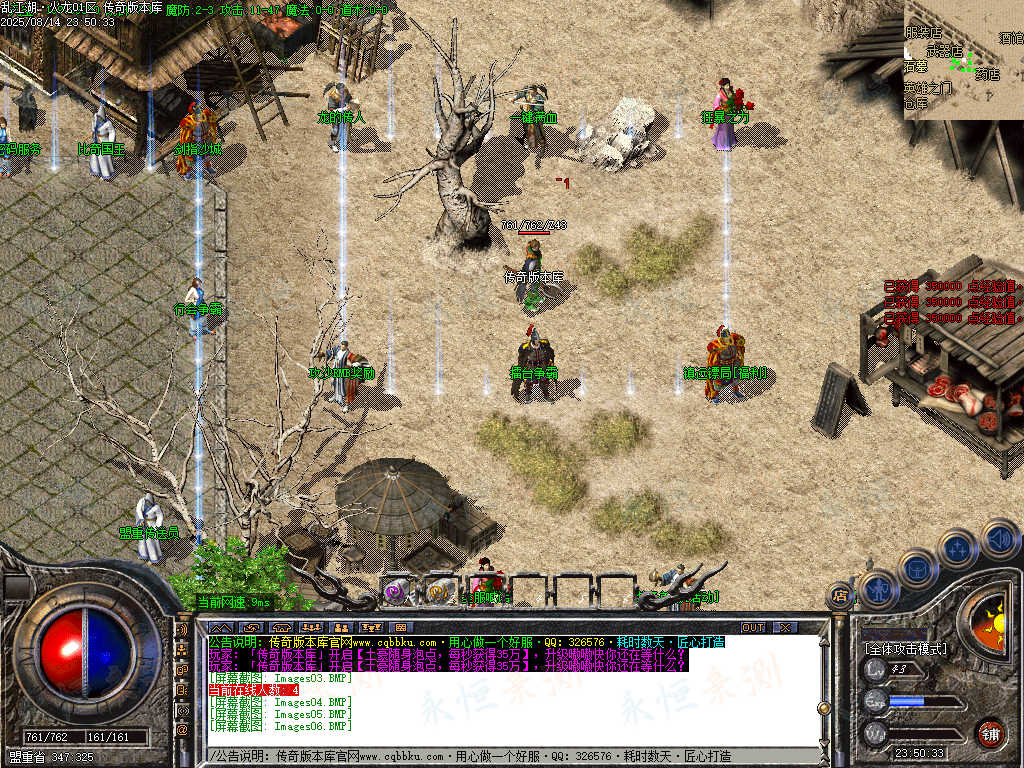Close the game with the X button
This screenshot has width=1024, height=768.
click(x=785, y=628)
